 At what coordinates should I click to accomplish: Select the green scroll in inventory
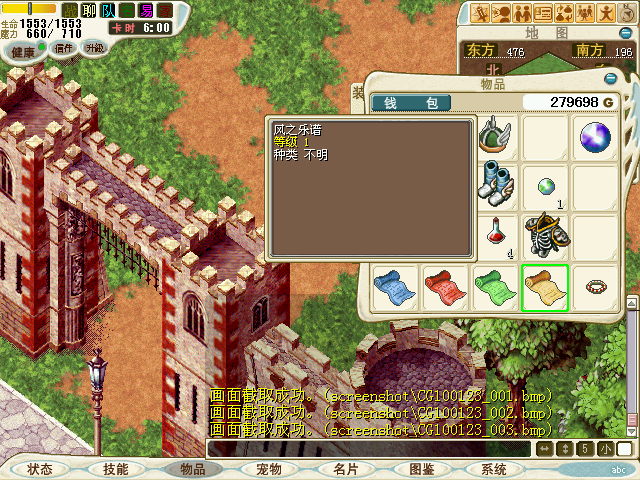point(494,287)
